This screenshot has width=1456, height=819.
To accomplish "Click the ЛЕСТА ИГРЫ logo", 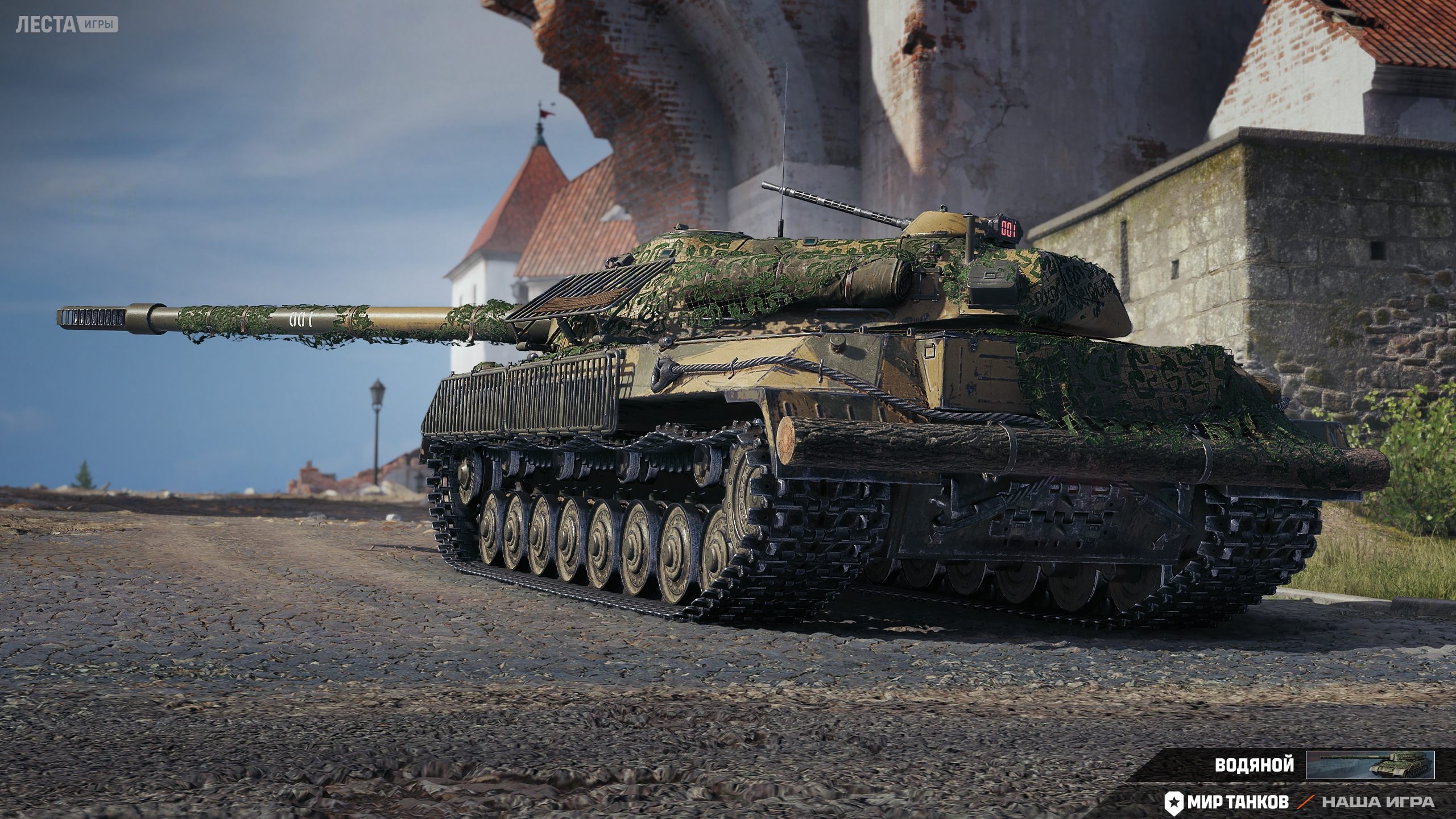I will click(67, 24).
